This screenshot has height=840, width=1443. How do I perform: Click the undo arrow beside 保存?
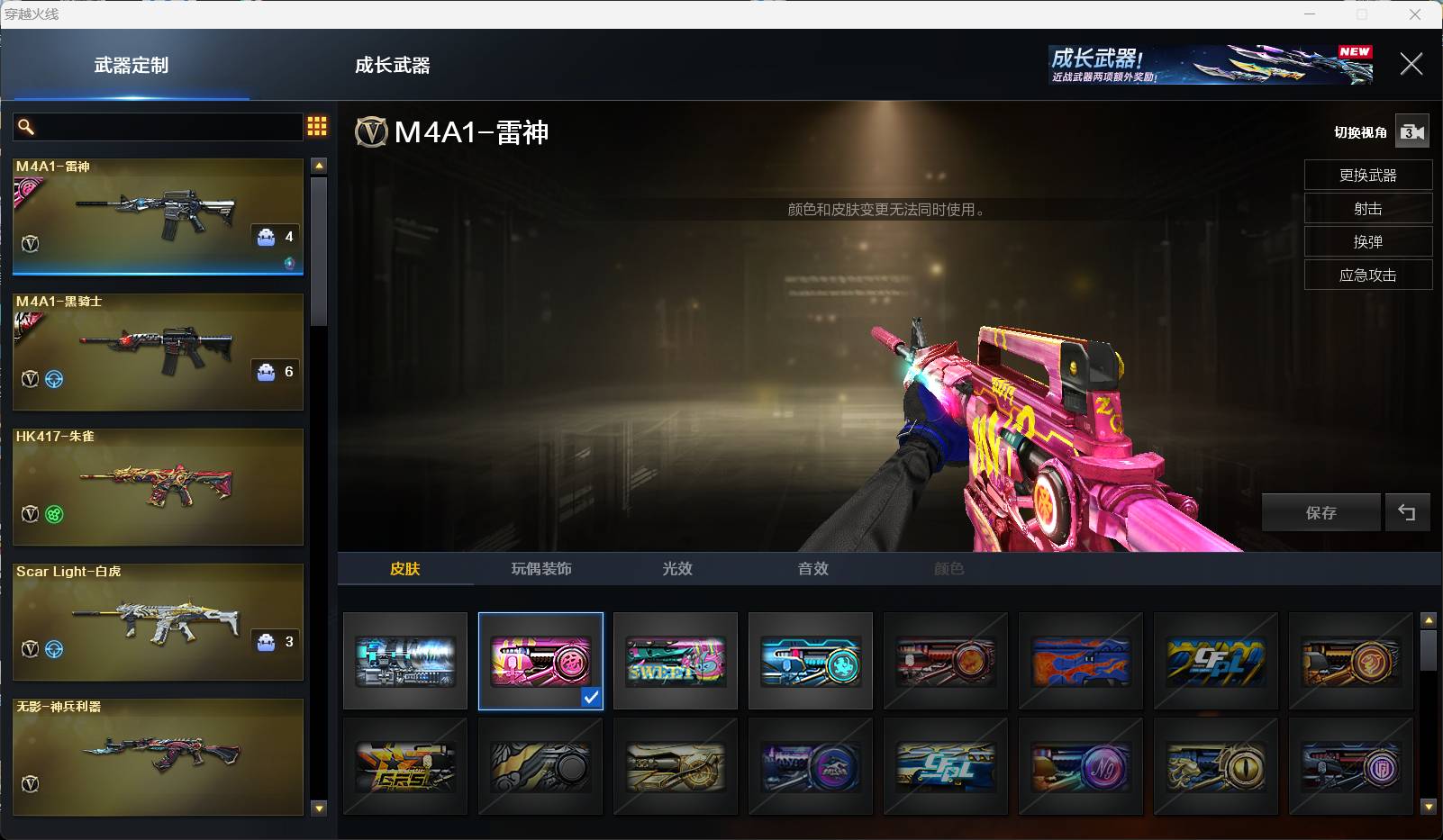click(1406, 512)
